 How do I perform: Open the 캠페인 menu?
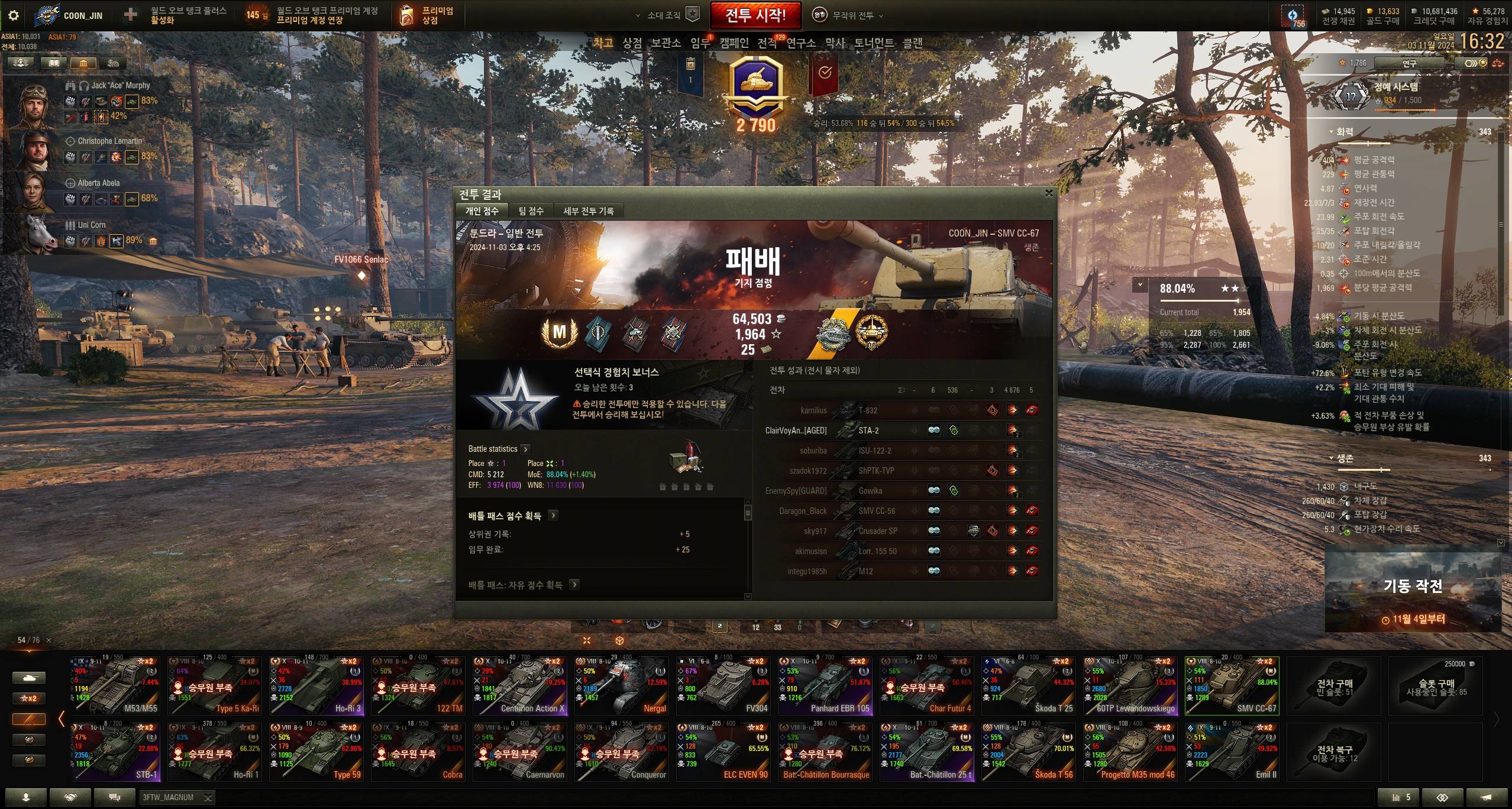[x=734, y=43]
